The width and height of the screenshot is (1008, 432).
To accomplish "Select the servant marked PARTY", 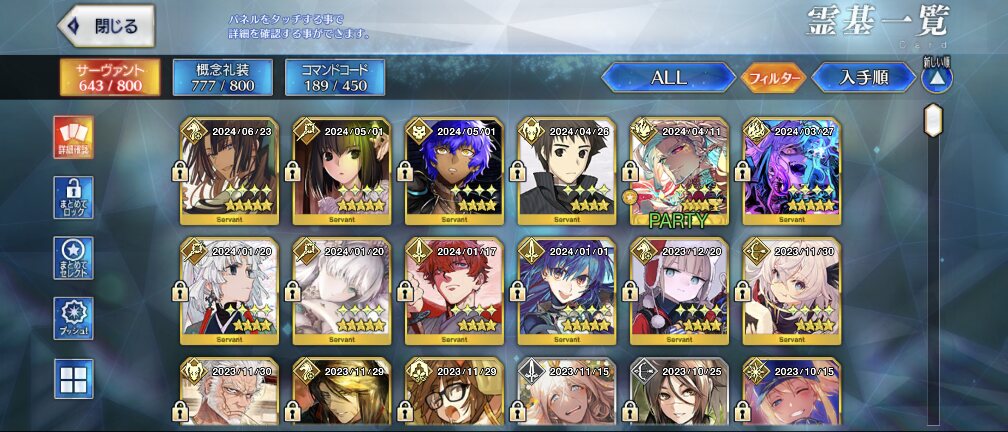I will (x=679, y=170).
